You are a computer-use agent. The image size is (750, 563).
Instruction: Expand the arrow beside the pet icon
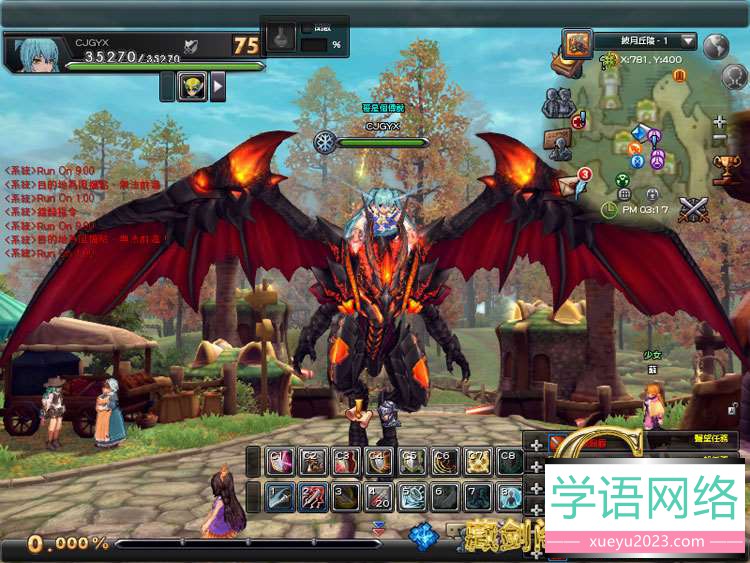(x=217, y=87)
